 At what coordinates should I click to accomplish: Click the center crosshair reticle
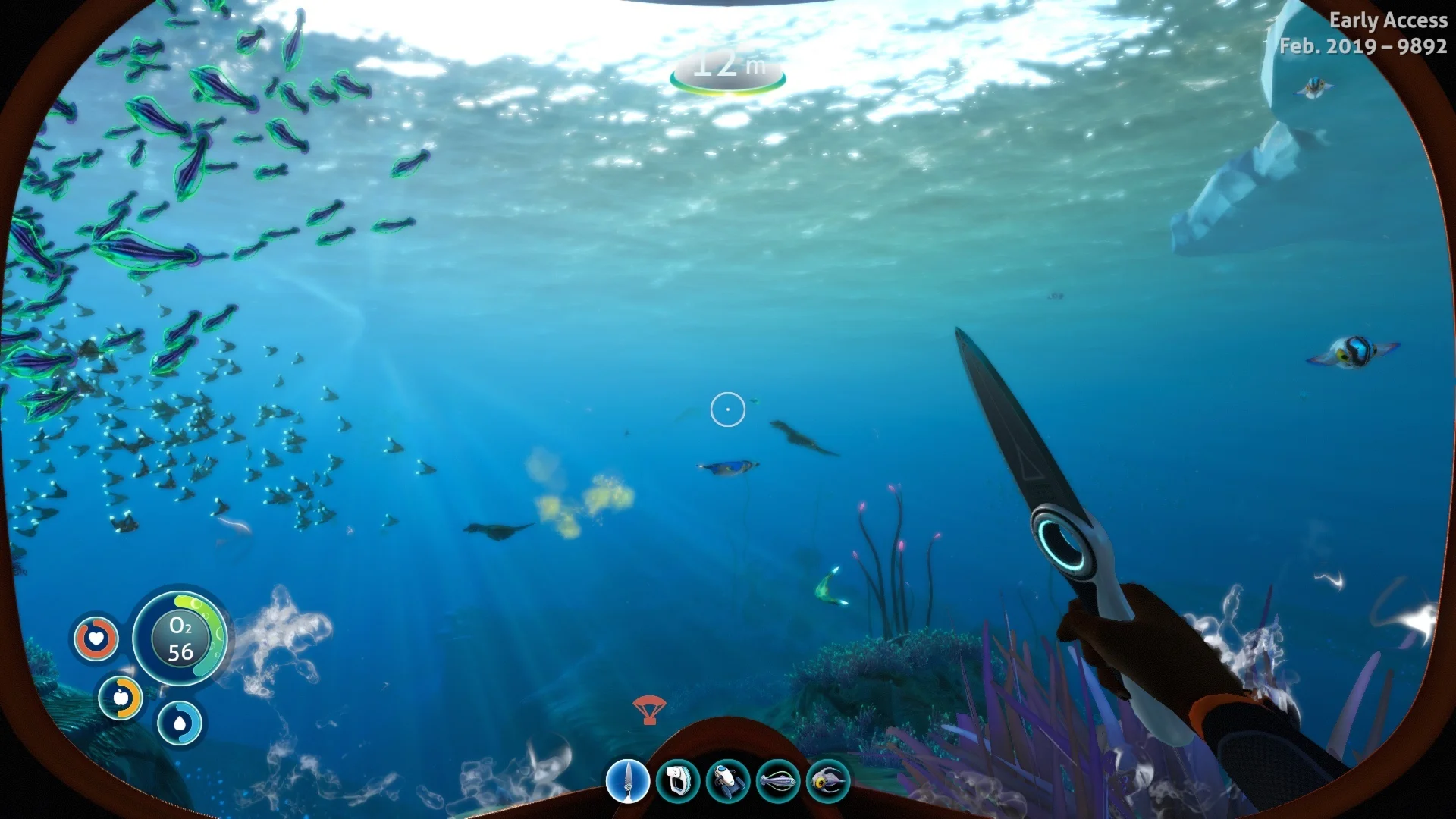point(728,409)
